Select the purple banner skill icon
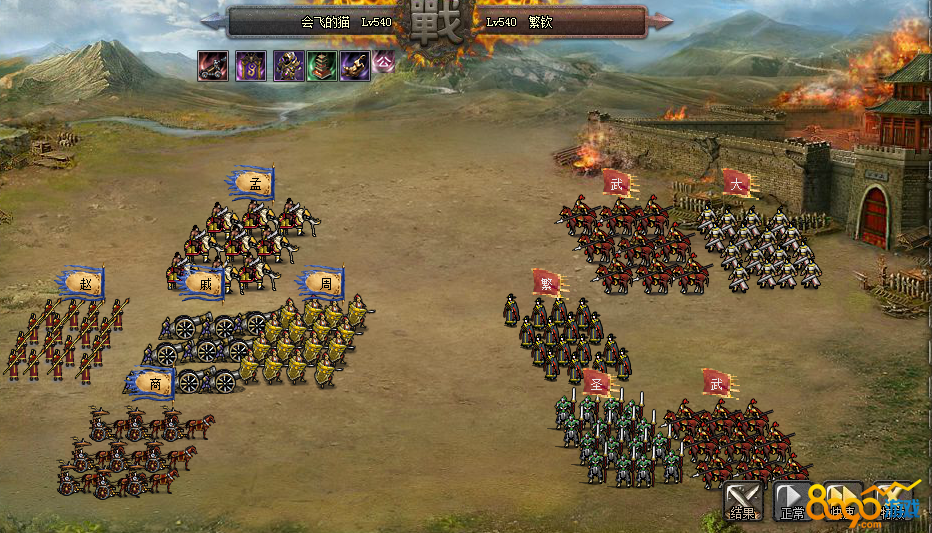Screen dimensions: 932x533 coord(250,66)
